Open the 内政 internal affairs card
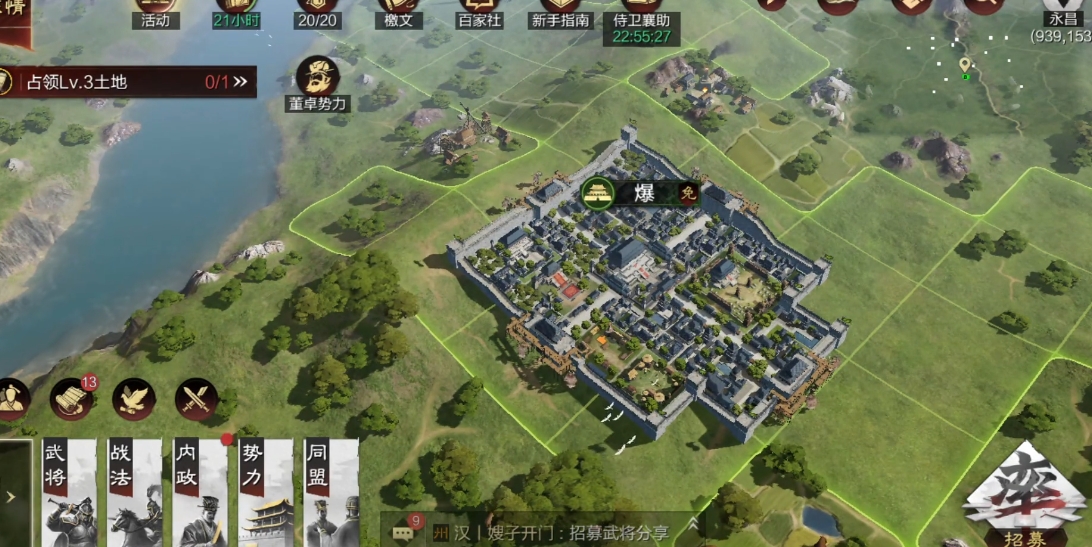The height and width of the screenshot is (547, 1092). point(199,492)
